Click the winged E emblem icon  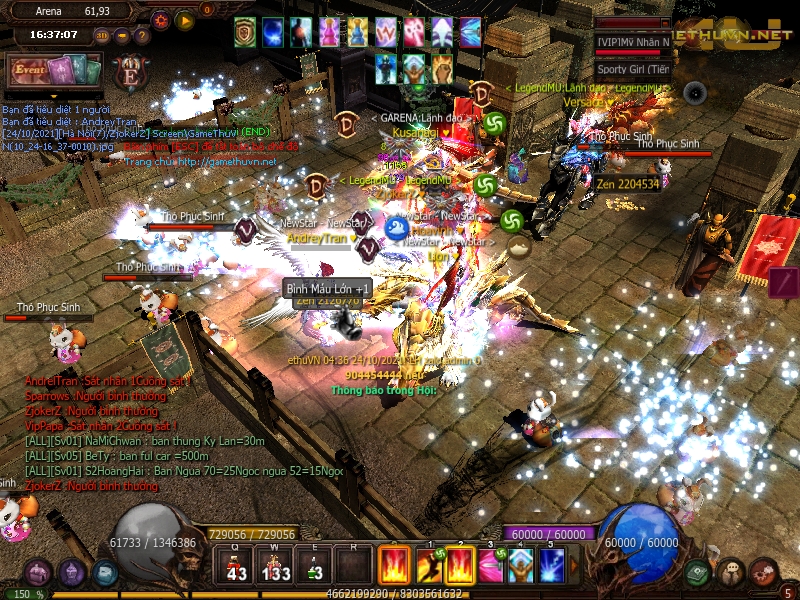[x=130, y=74]
